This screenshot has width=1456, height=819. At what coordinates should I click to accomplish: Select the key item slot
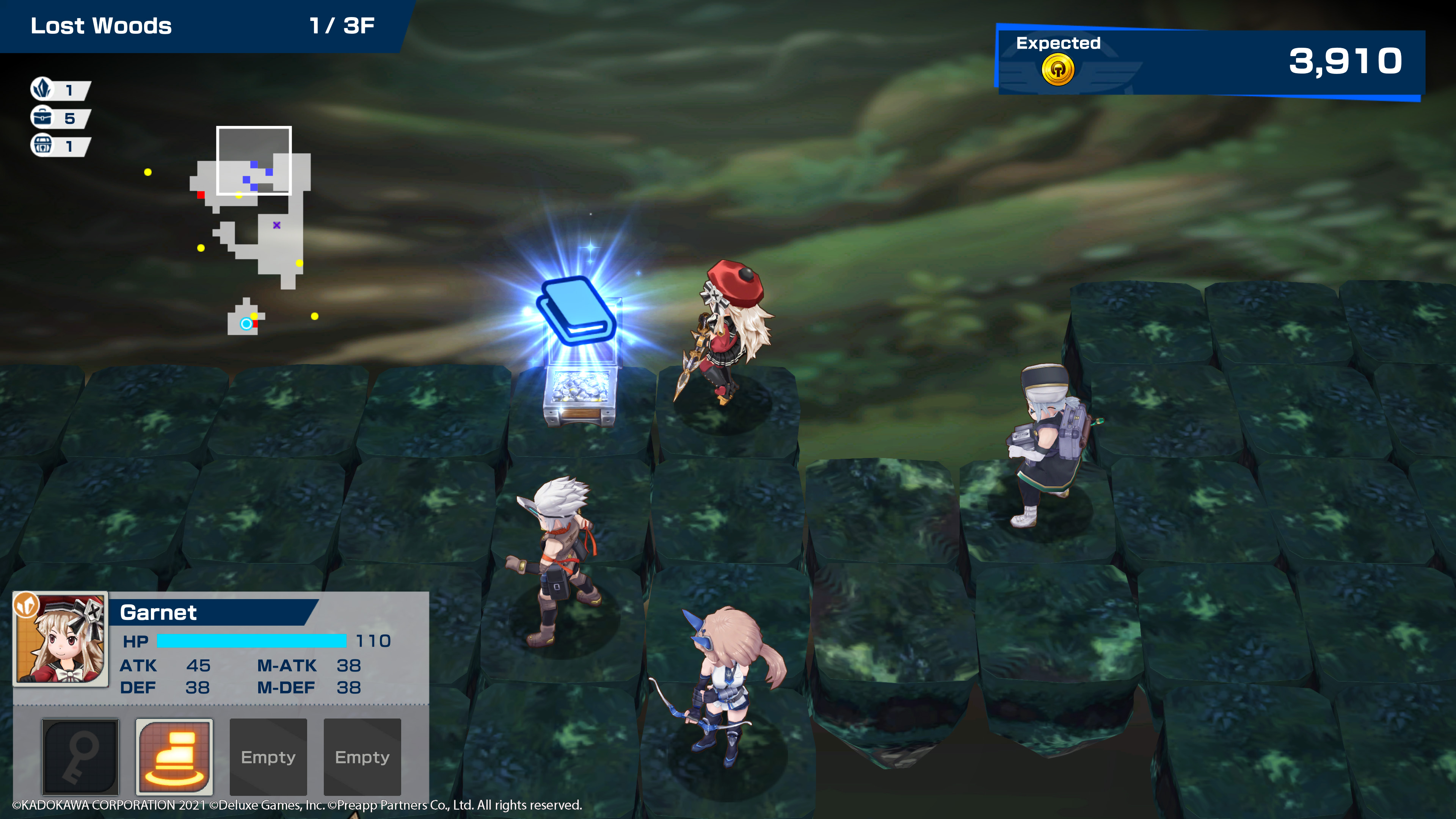80,756
